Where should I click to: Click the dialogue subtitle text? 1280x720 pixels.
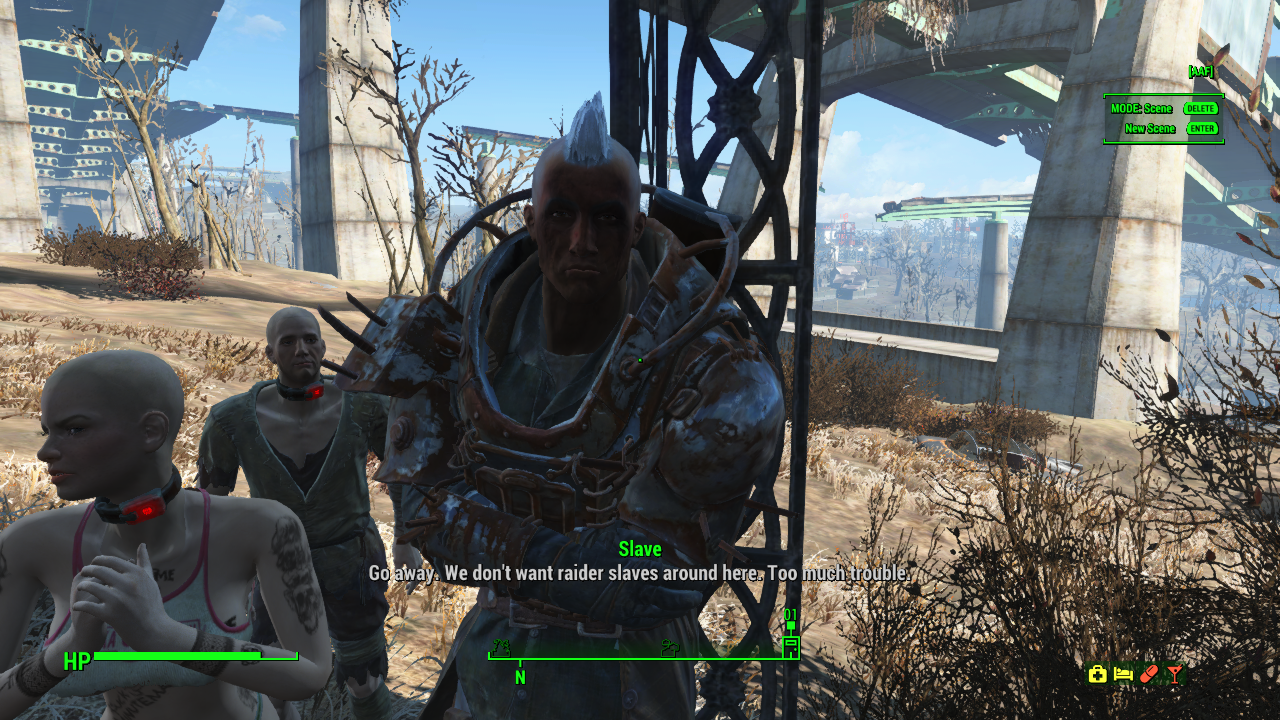[640, 573]
